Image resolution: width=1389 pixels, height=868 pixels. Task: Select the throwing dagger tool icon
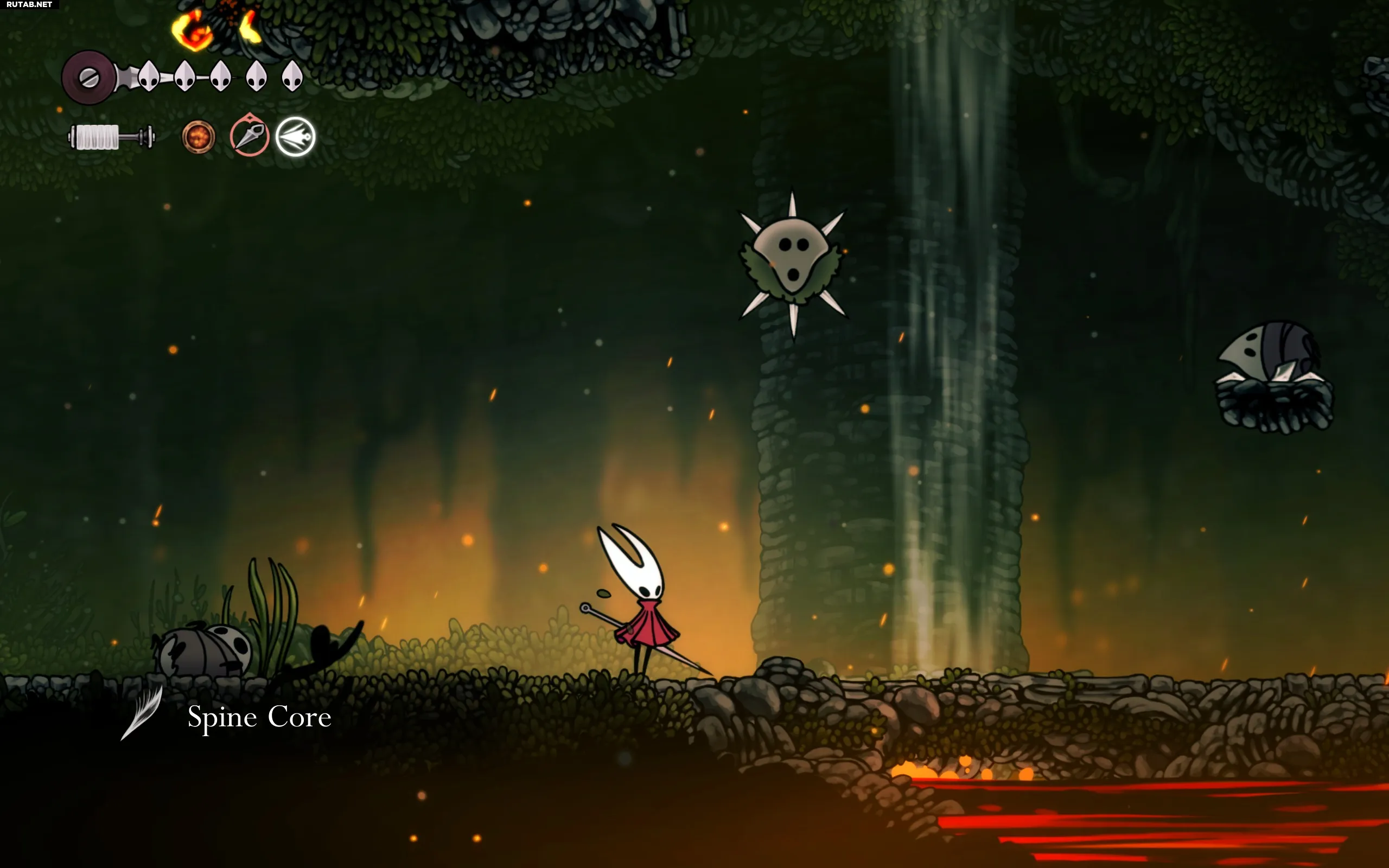(250, 136)
